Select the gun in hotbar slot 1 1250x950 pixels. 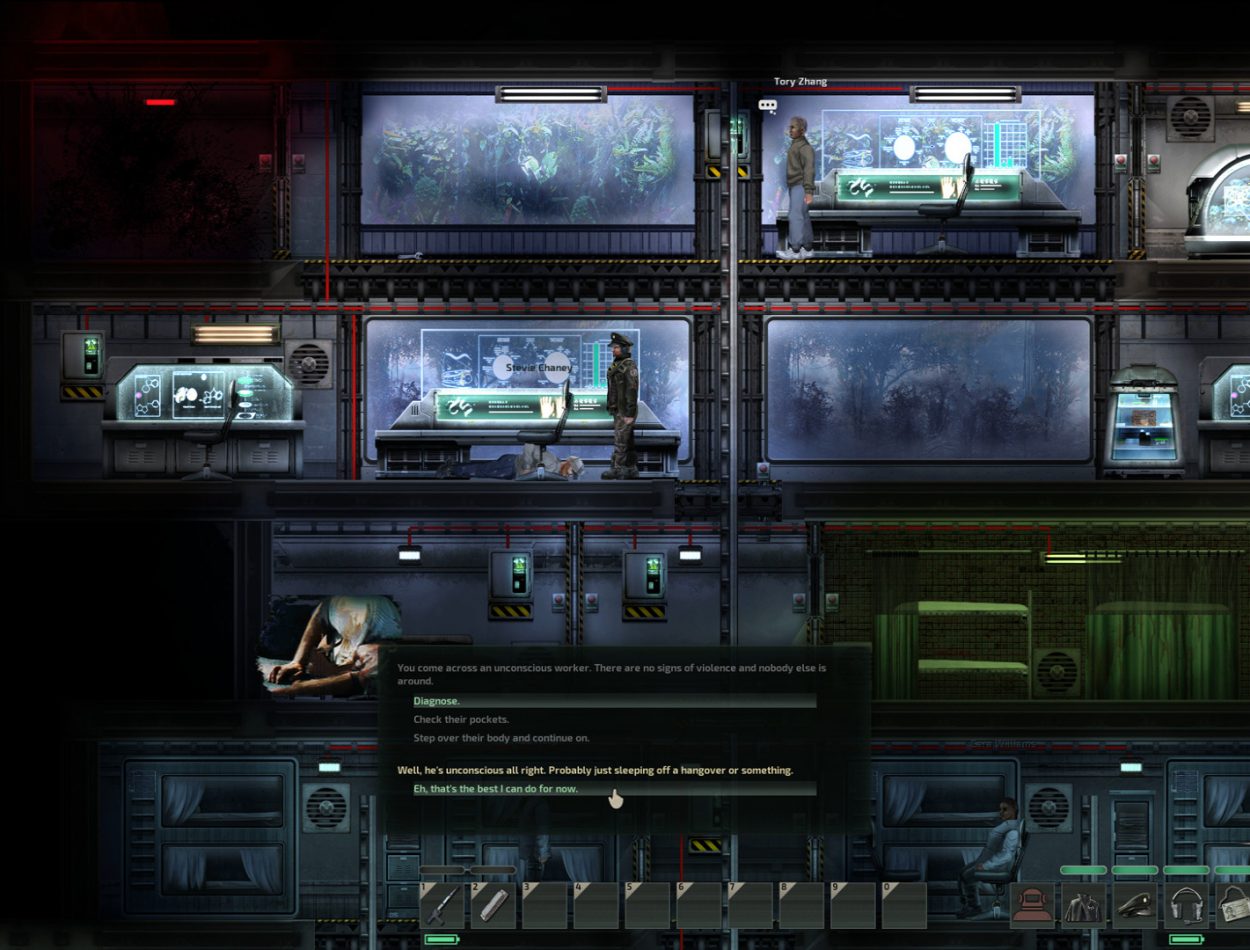click(442, 905)
